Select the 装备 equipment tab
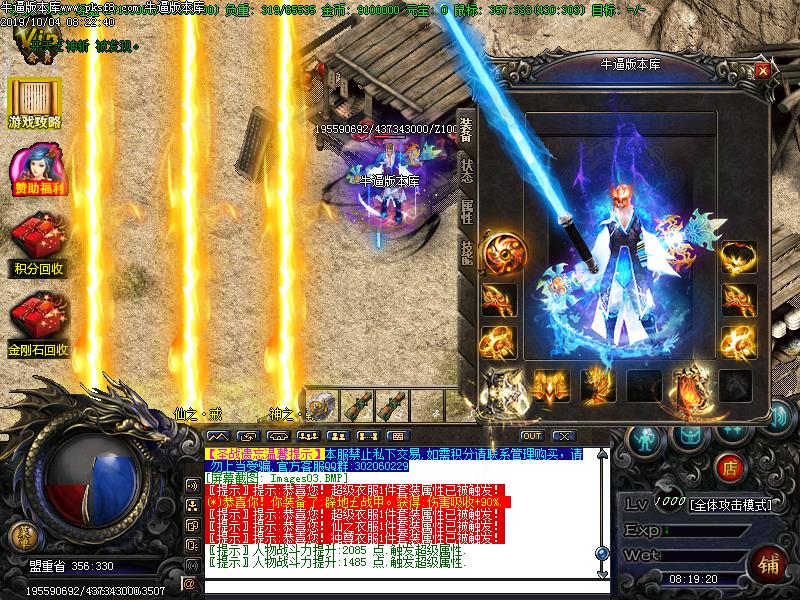Image resolution: width=800 pixels, height=600 pixels. 467,130
